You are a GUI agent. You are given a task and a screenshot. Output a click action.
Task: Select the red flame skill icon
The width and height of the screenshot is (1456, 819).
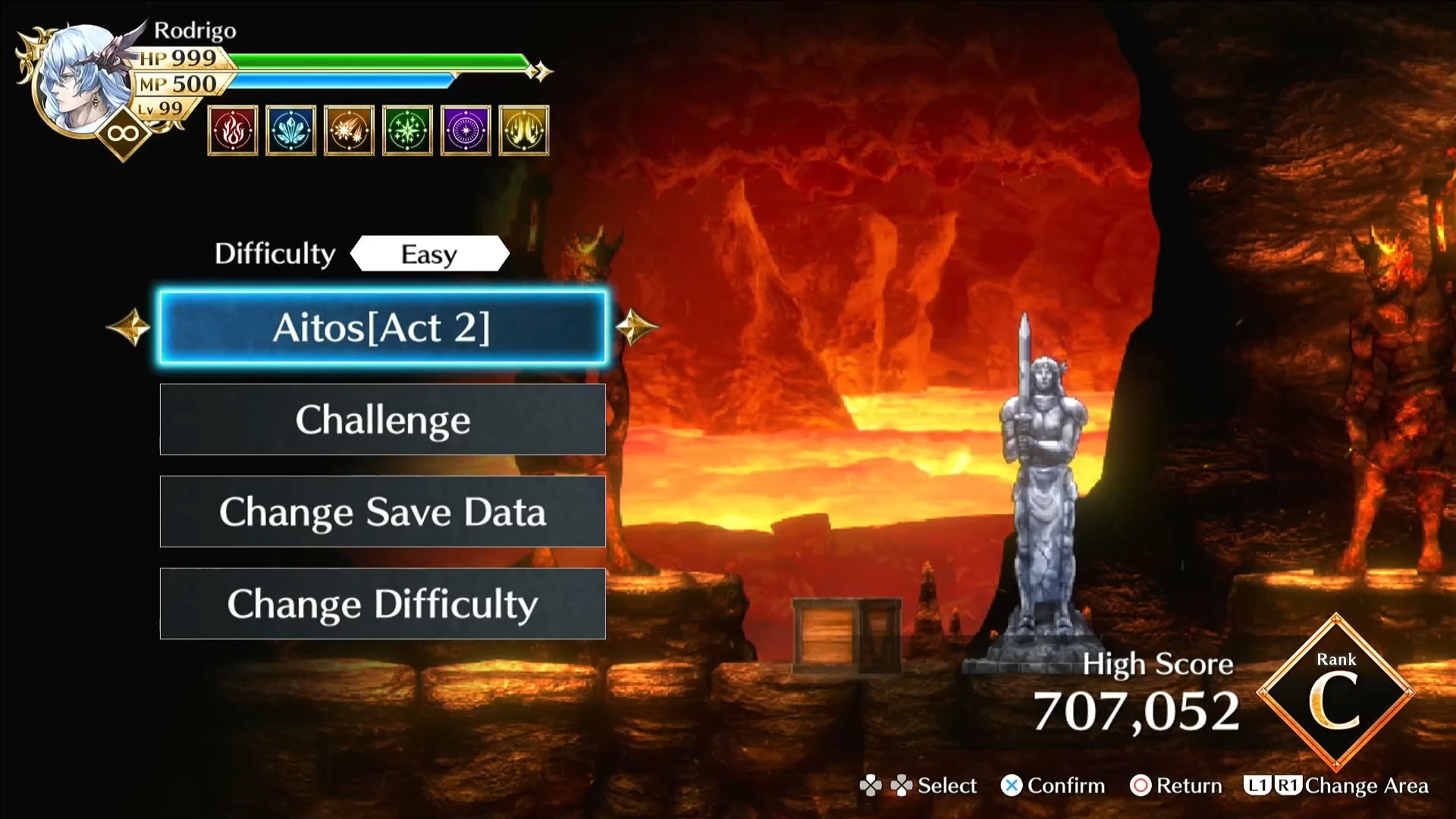(233, 131)
